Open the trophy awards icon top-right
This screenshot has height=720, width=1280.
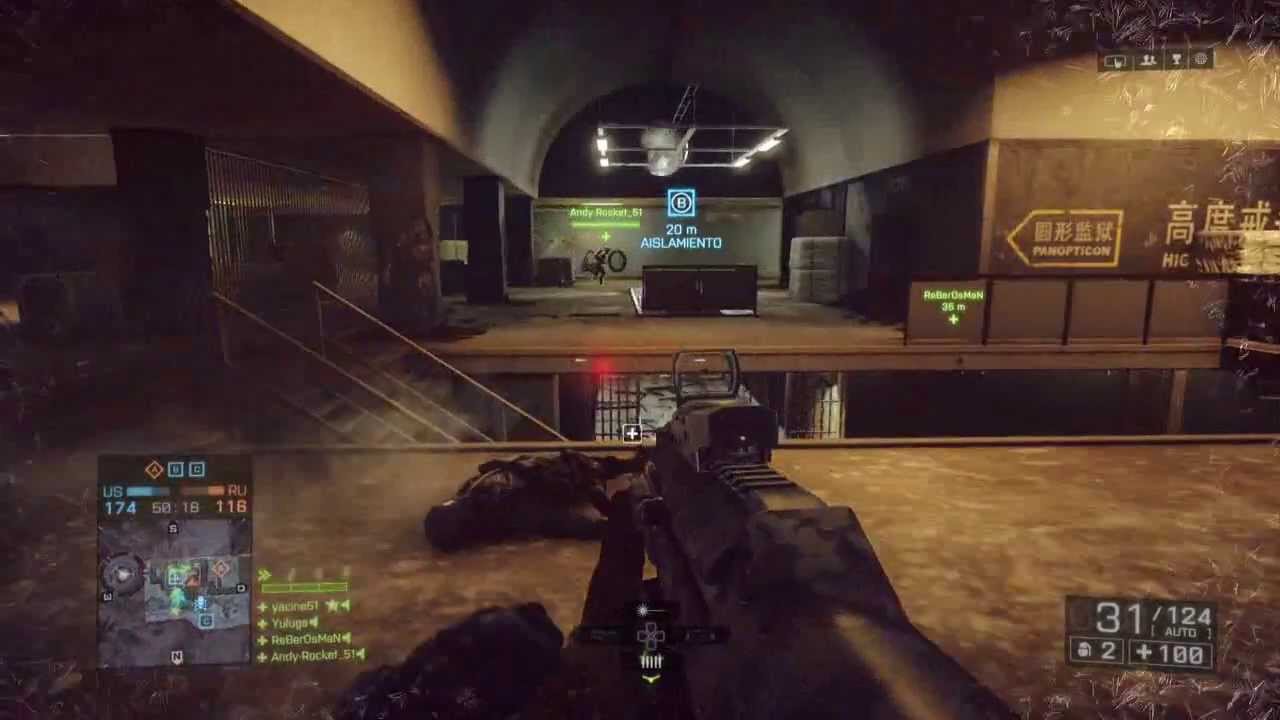(1176, 60)
